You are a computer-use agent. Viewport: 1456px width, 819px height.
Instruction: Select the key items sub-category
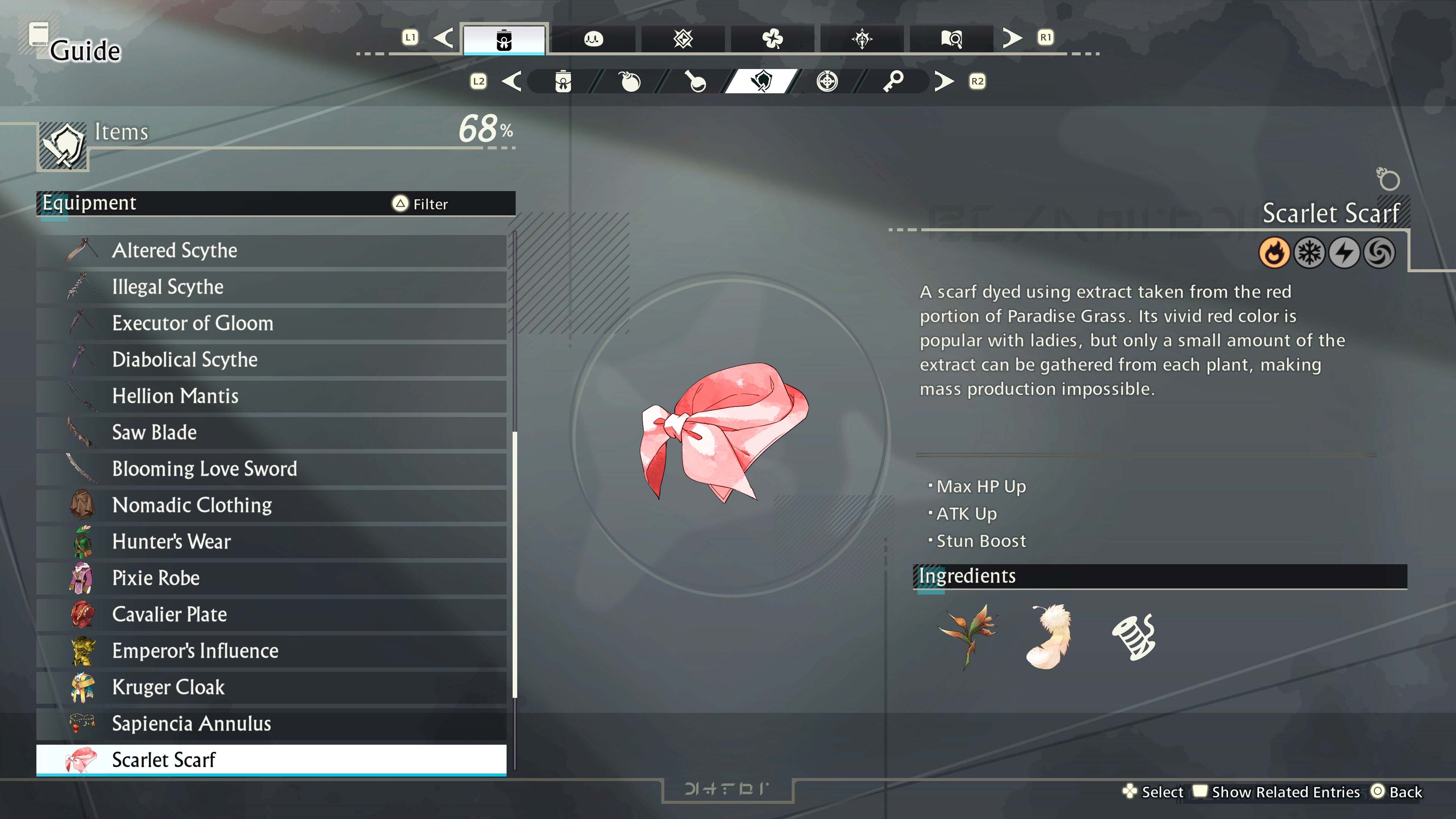pos(893,82)
